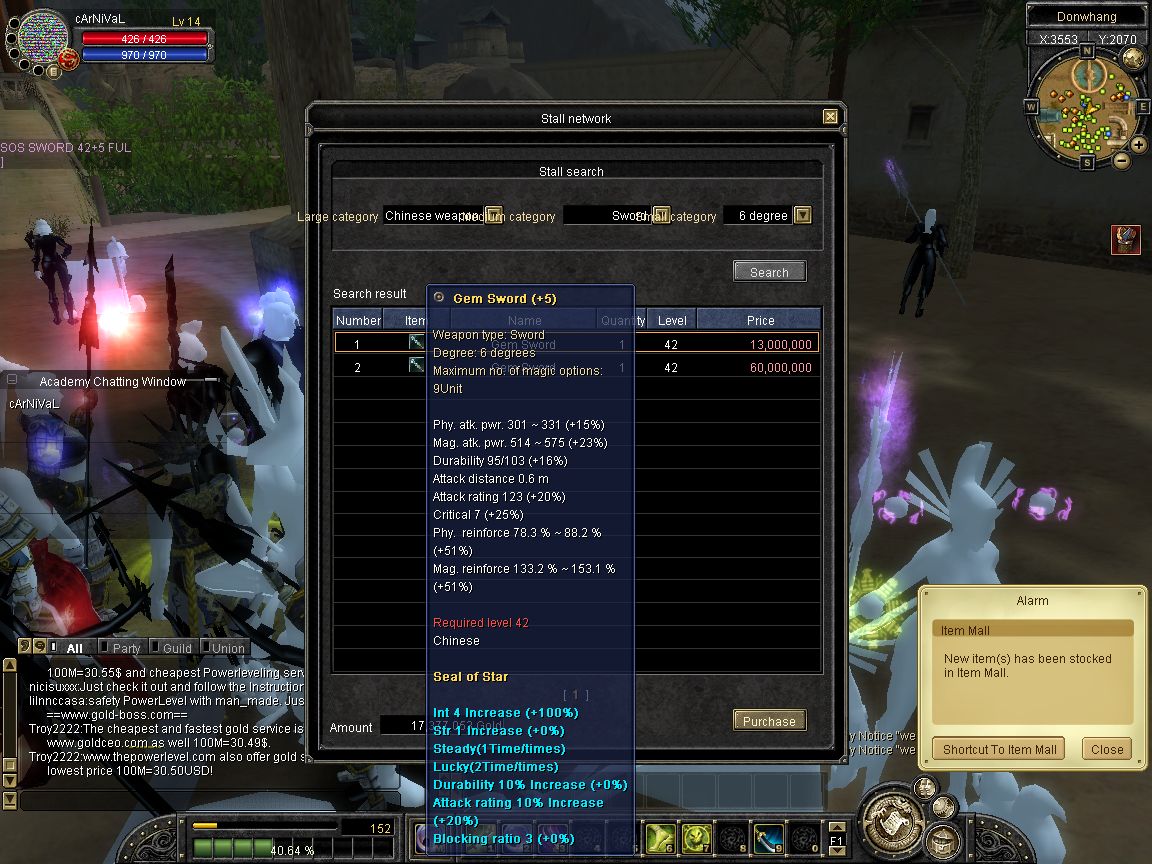Screen dimensions: 1152x864
Task: Switch chat to the Guild tab
Action: 177,648
